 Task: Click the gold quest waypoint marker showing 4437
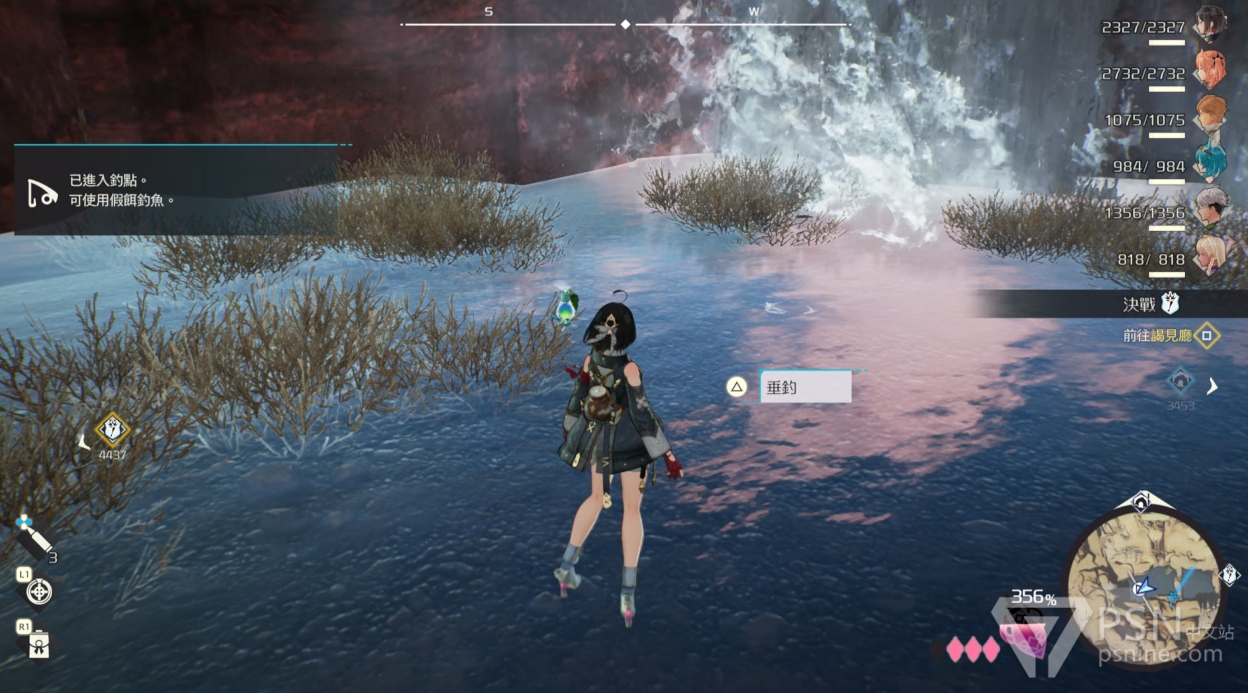(x=112, y=431)
